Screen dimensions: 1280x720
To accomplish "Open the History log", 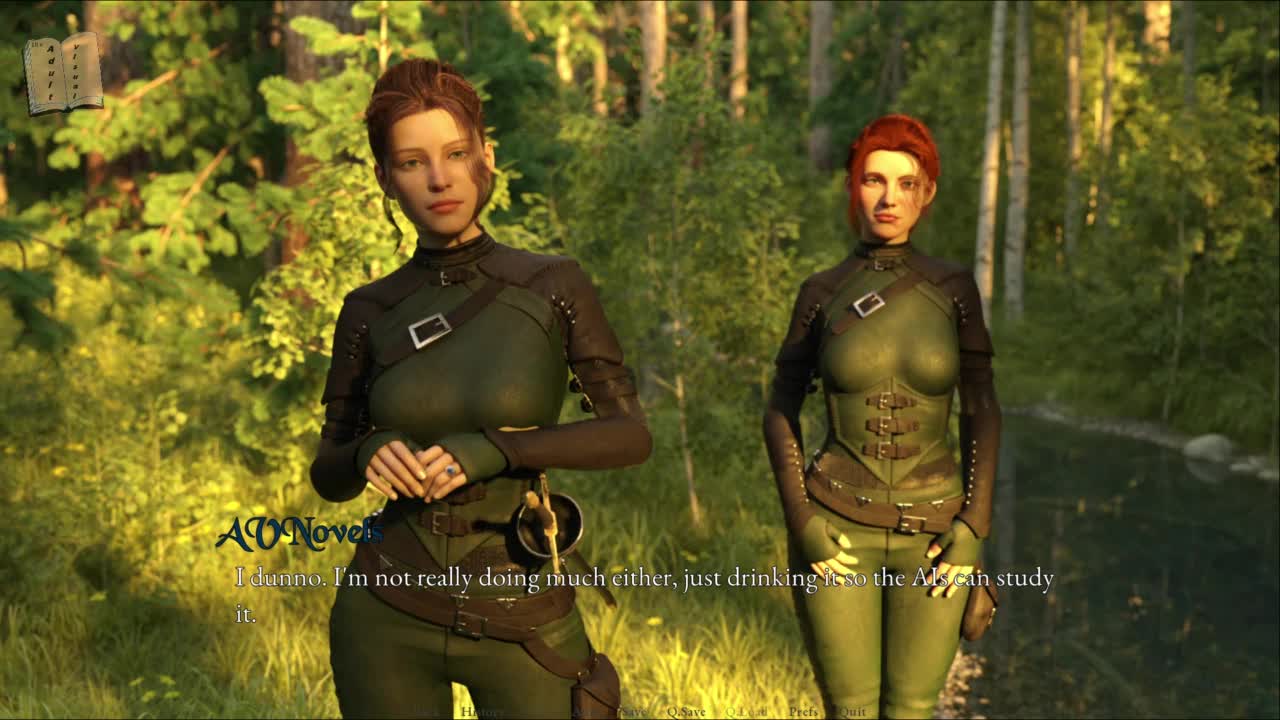I will click(x=482, y=712).
